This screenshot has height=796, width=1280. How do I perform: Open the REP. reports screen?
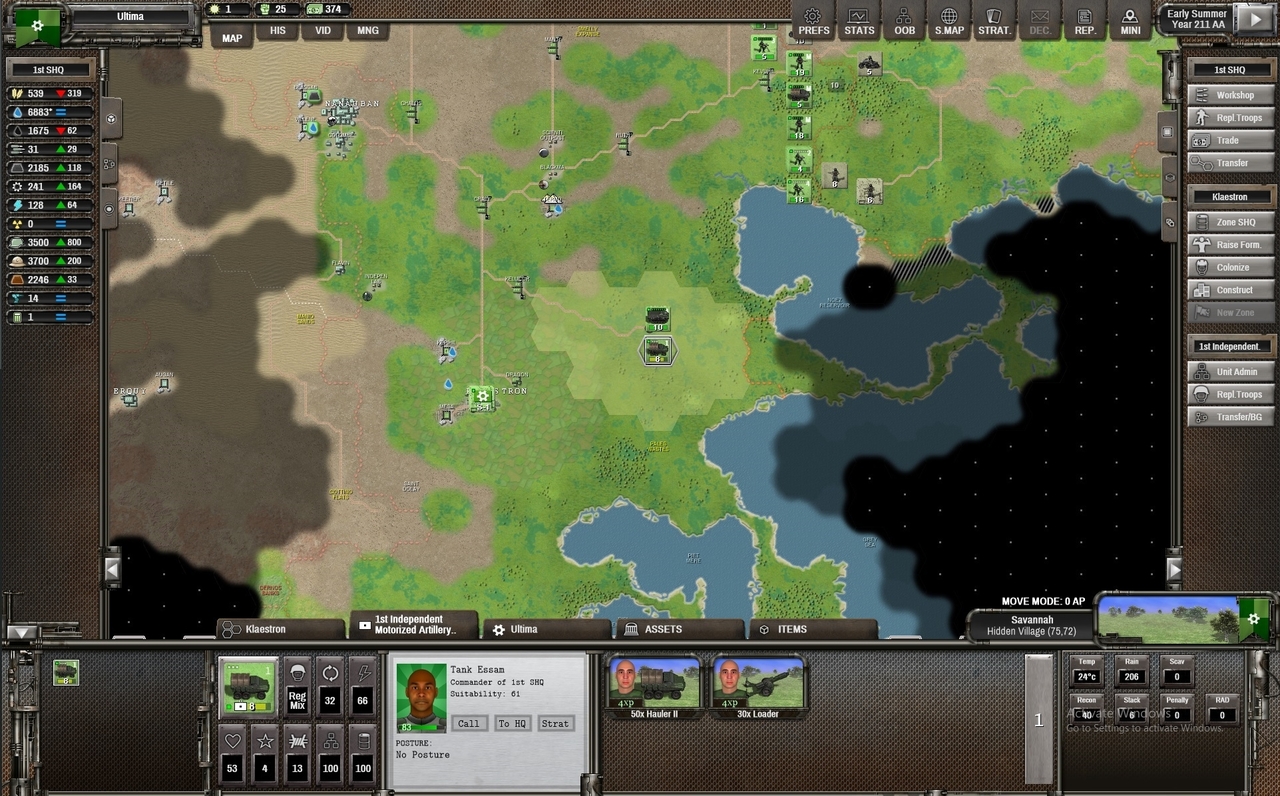click(1085, 20)
